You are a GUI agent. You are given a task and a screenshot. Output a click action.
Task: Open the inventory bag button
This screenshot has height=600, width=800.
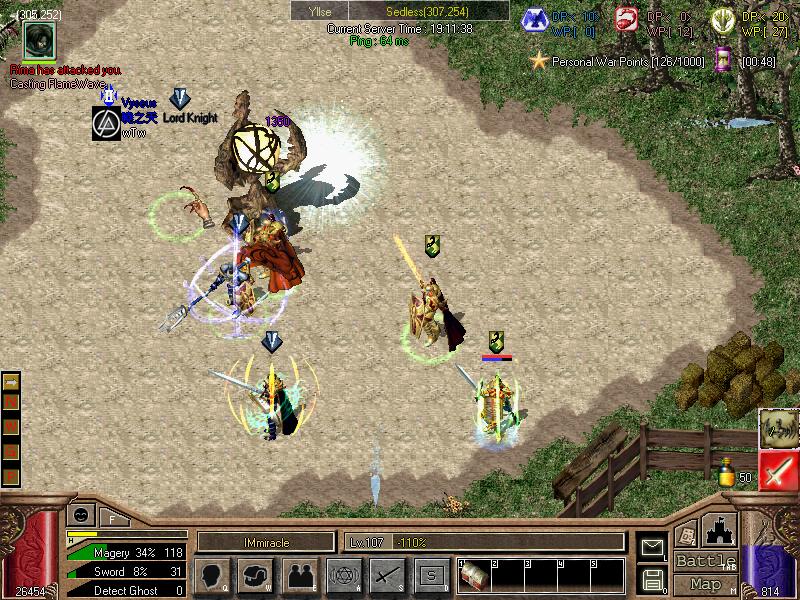click(256, 575)
